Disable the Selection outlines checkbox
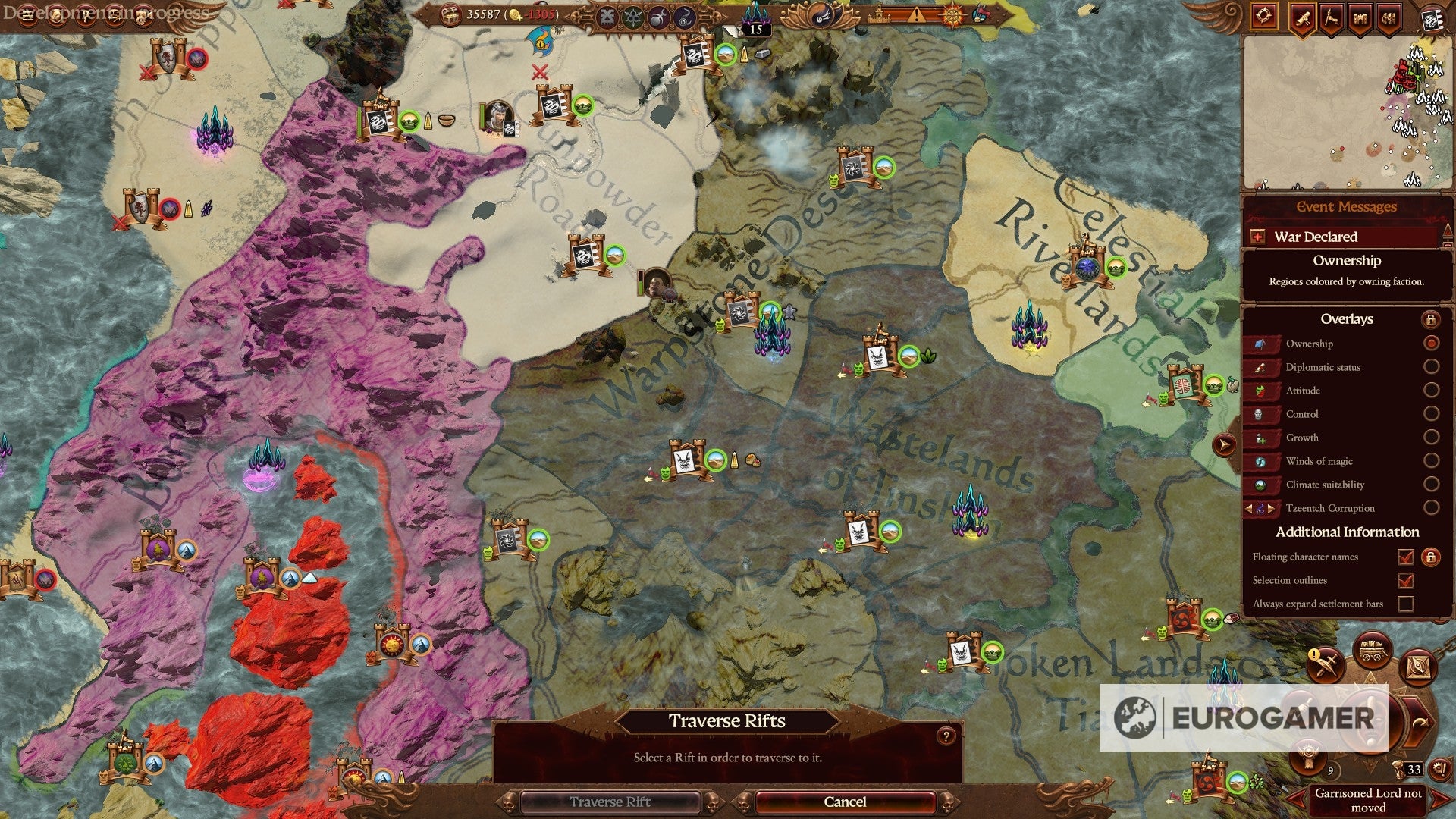The image size is (1456, 819). click(x=1407, y=580)
